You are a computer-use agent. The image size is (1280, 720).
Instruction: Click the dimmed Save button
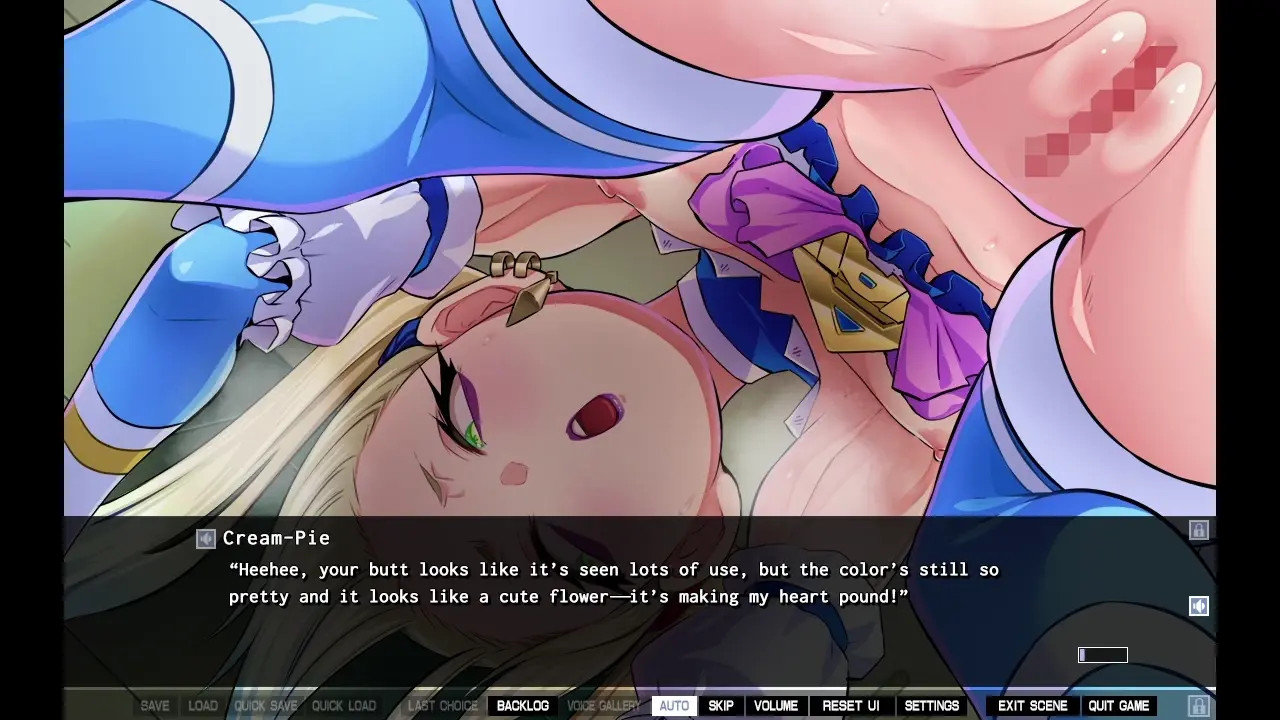[x=155, y=706]
